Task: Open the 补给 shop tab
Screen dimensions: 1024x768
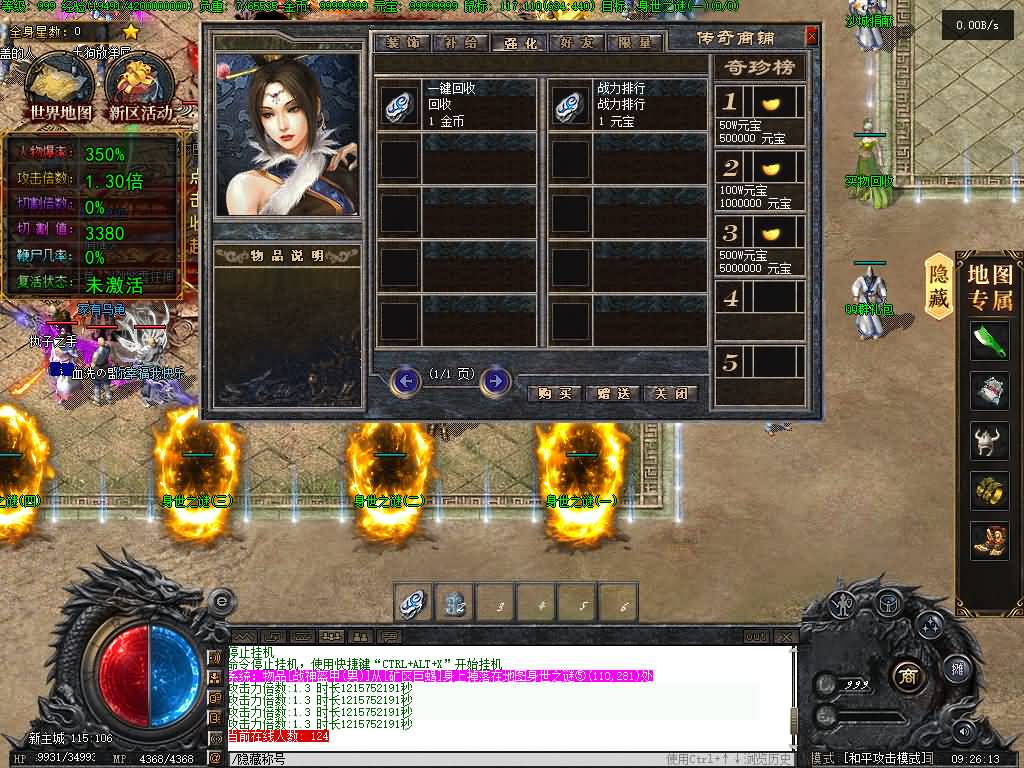Action: (x=459, y=43)
